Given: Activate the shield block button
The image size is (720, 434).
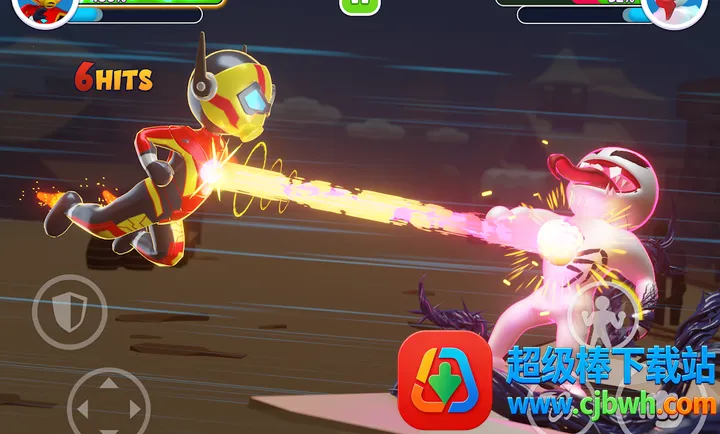Looking at the screenshot, I should [x=68, y=312].
